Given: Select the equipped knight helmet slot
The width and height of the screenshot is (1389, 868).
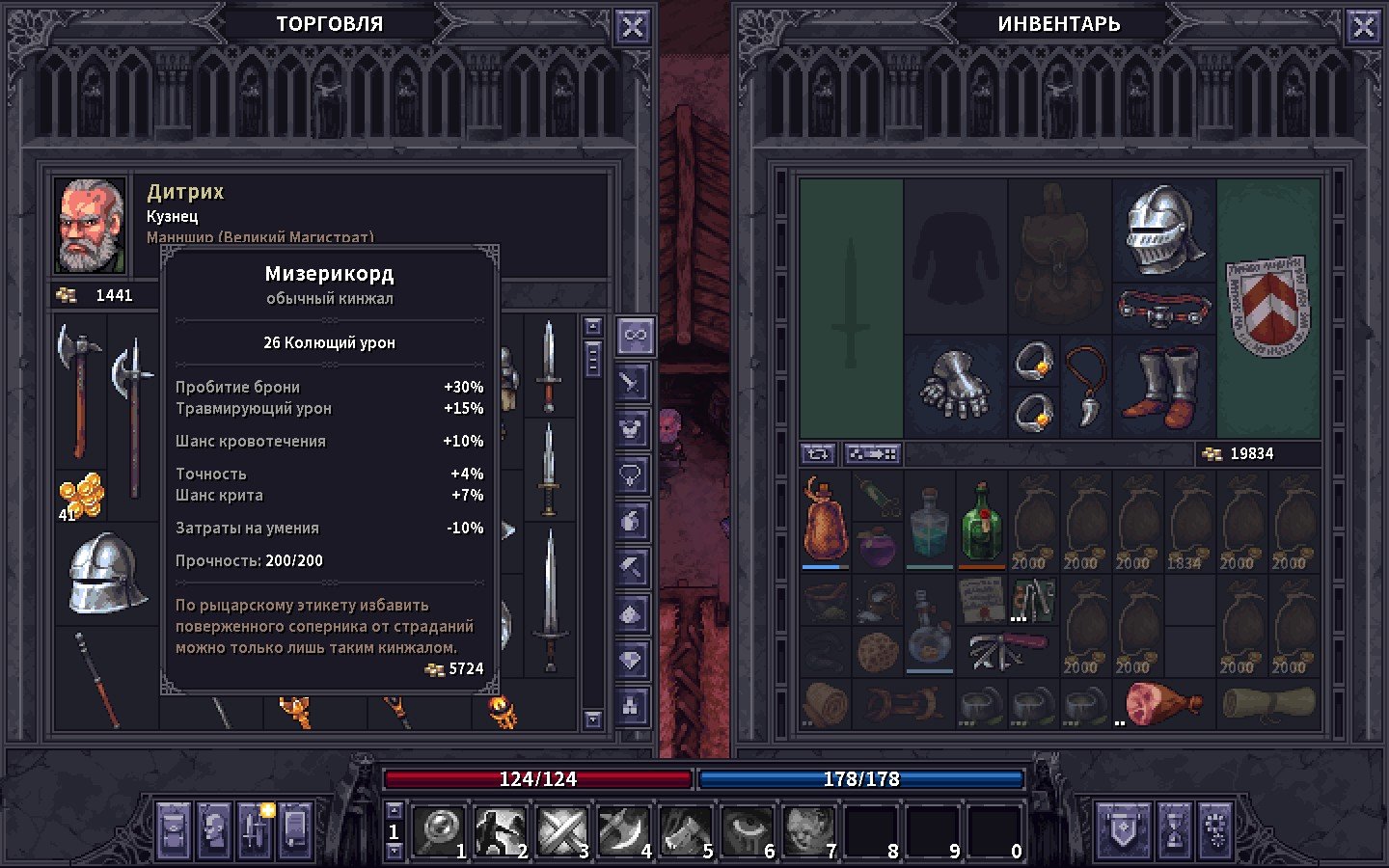Looking at the screenshot, I should (1164, 230).
